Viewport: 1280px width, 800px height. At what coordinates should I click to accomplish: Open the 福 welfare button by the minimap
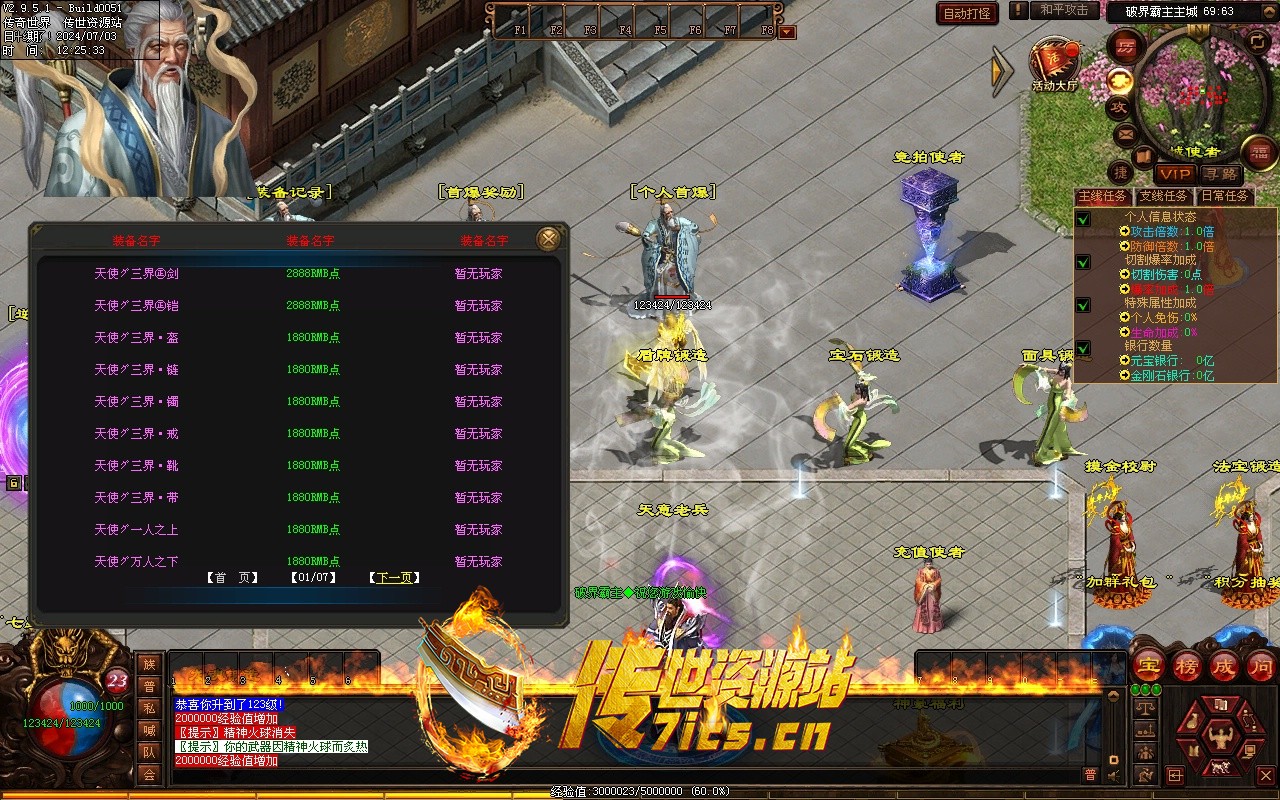click(x=1259, y=152)
